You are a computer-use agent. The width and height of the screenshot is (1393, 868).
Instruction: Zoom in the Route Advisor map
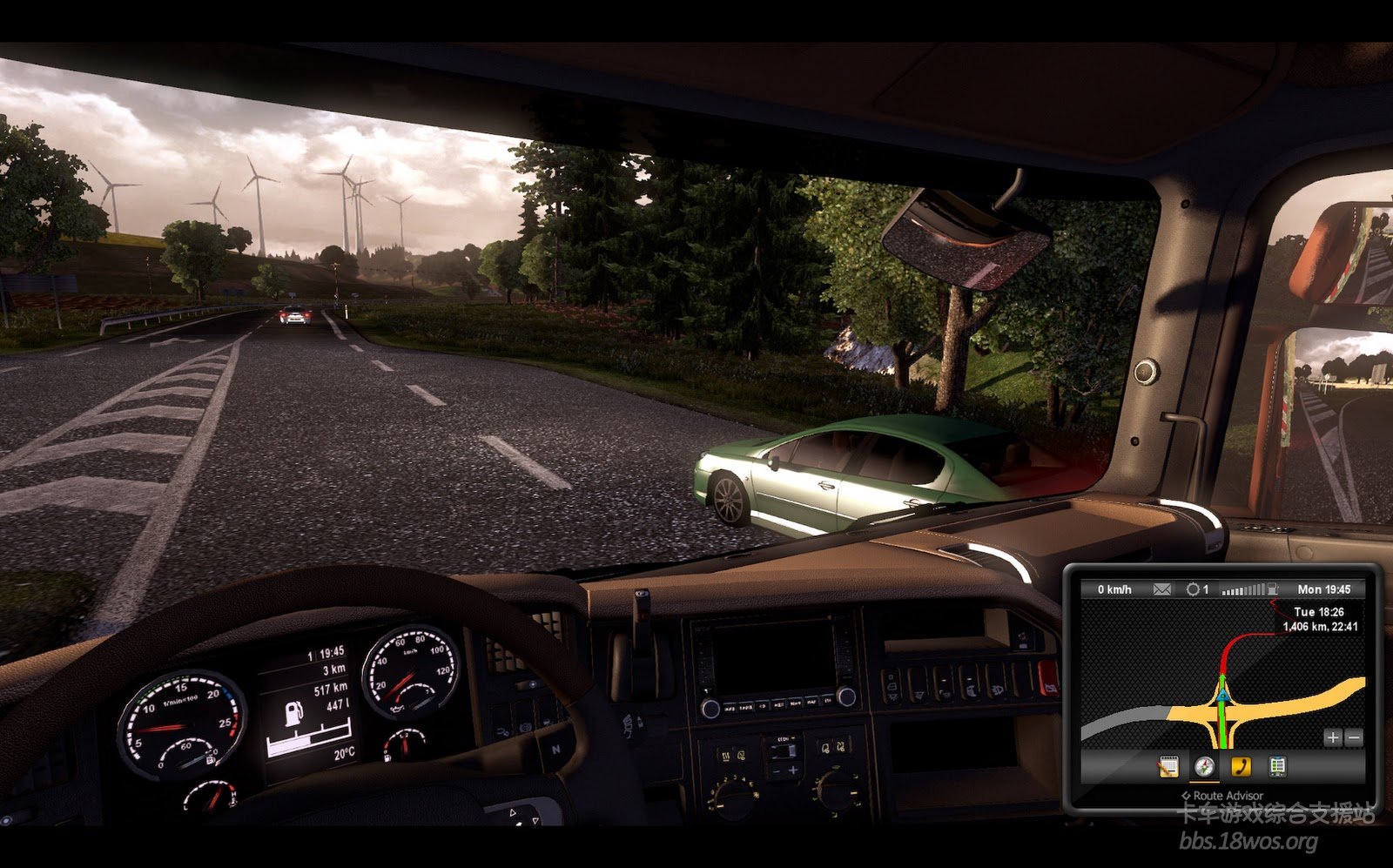point(1332,737)
